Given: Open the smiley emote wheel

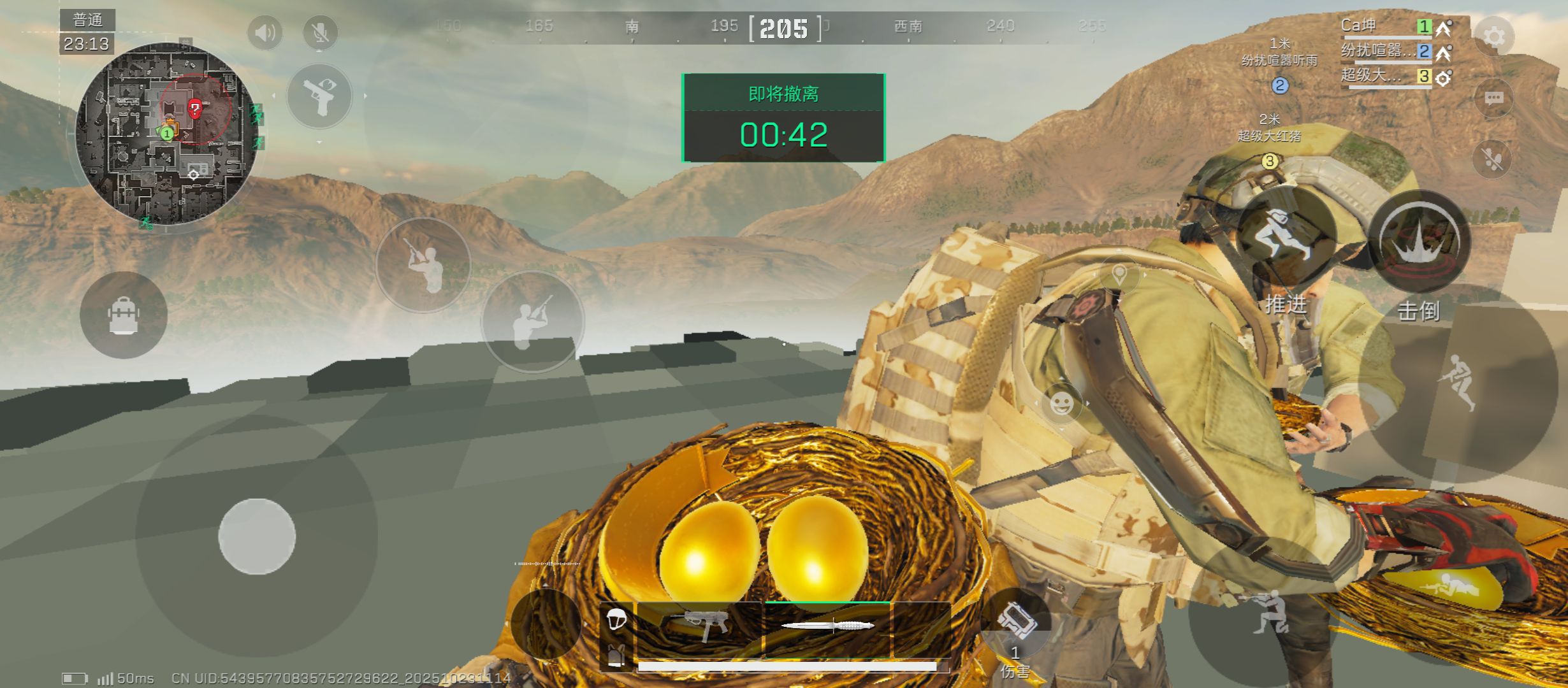Looking at the screenshot, I should 1061,403.
